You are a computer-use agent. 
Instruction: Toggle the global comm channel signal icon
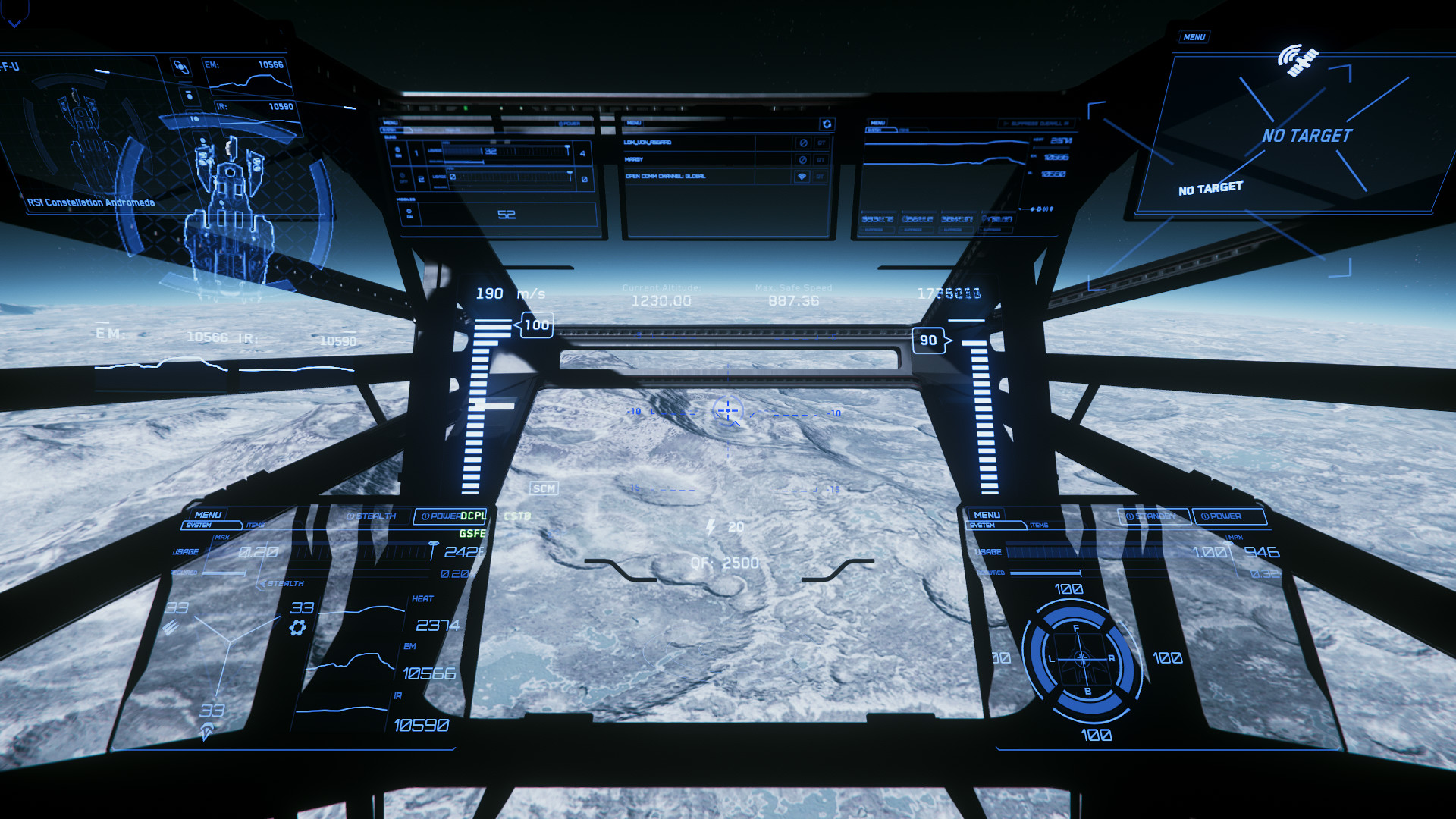(x=802, y=177)
